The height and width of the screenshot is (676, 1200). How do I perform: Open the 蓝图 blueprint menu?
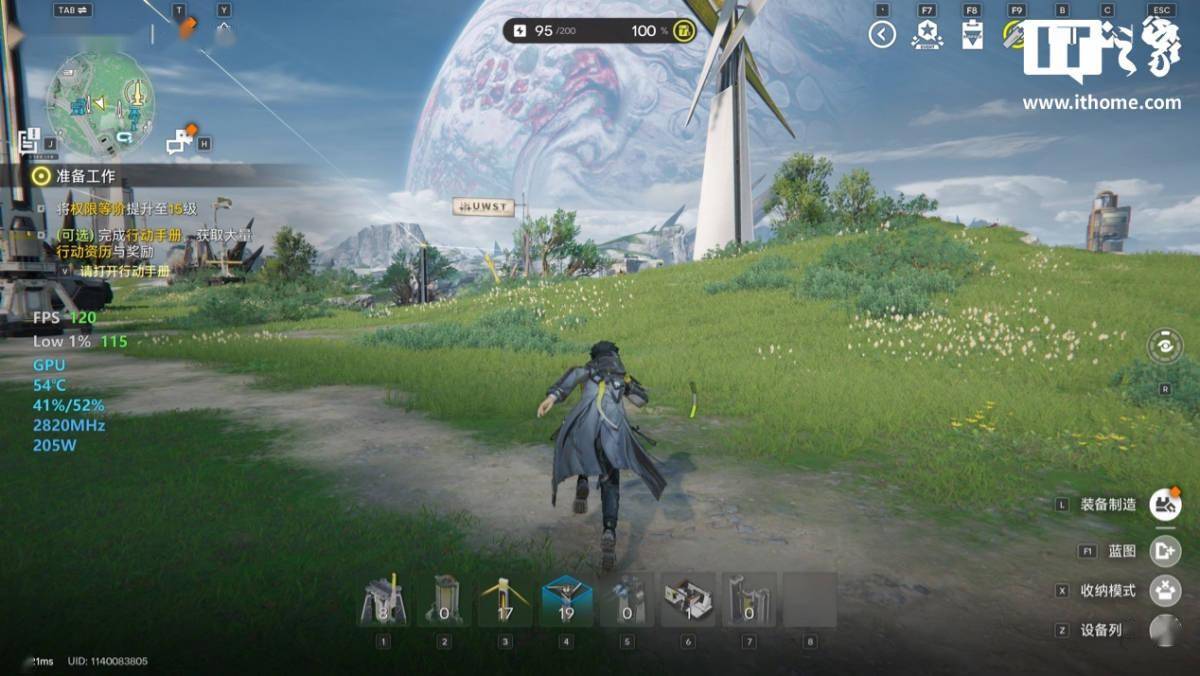(x=1164, y=551)
